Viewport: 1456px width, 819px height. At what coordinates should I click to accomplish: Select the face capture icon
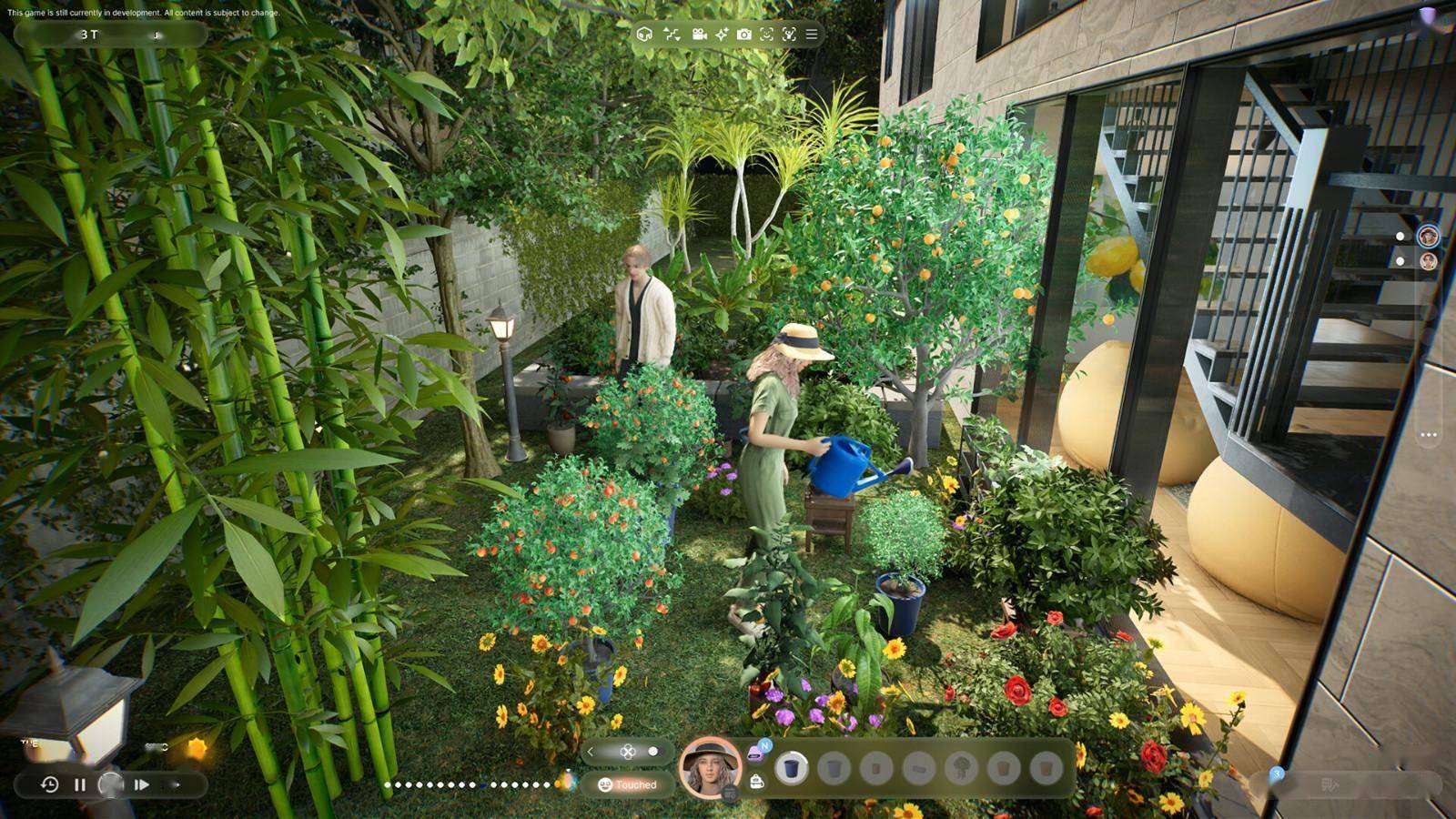tap(766, 35)
